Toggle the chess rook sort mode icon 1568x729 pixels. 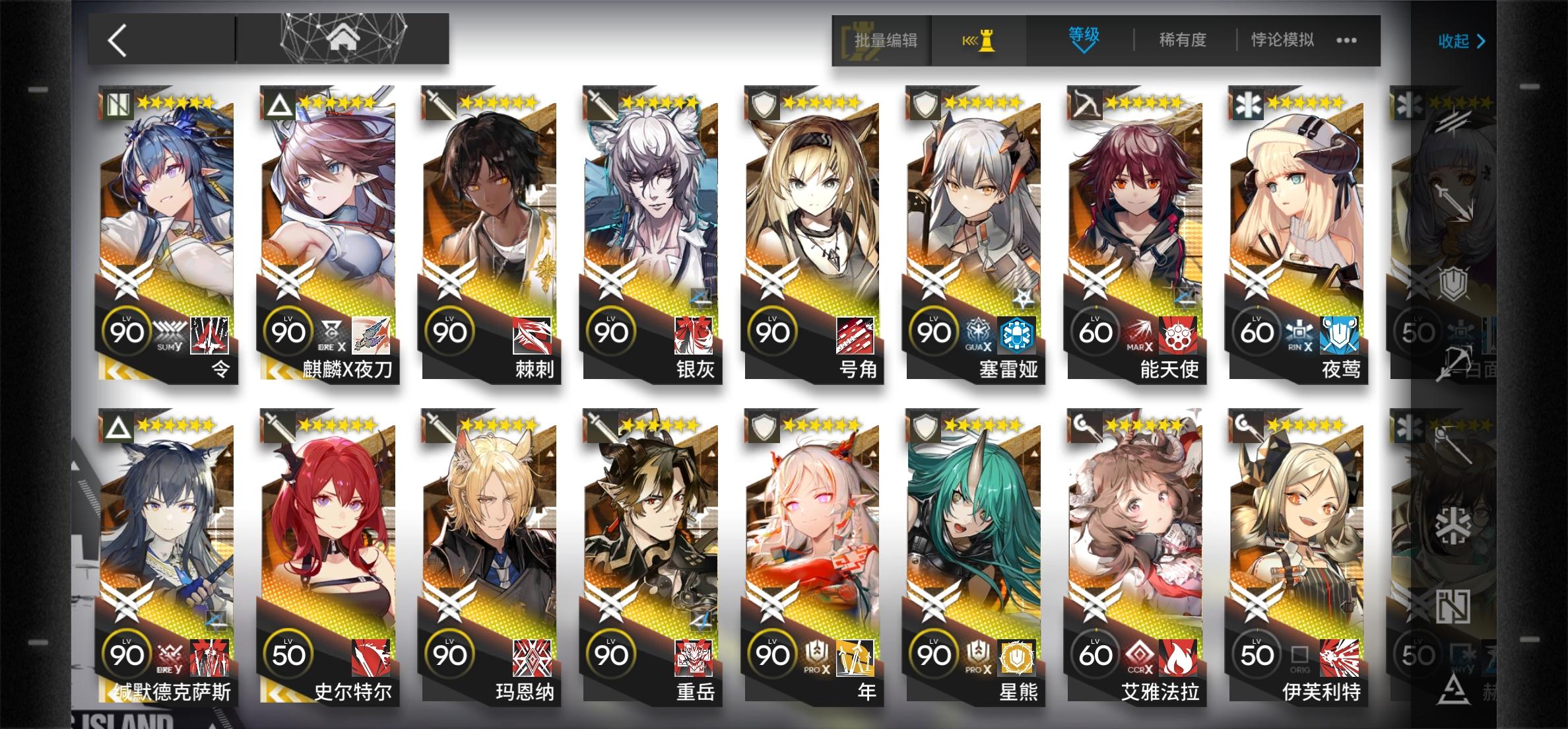979,41
